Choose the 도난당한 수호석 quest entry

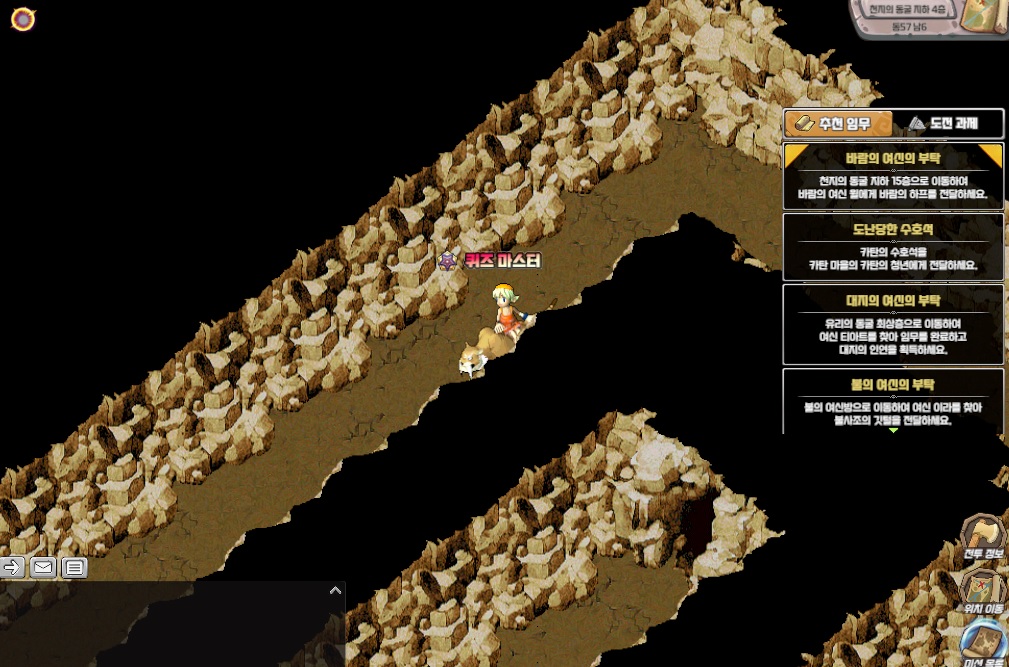tap(893, 247)
